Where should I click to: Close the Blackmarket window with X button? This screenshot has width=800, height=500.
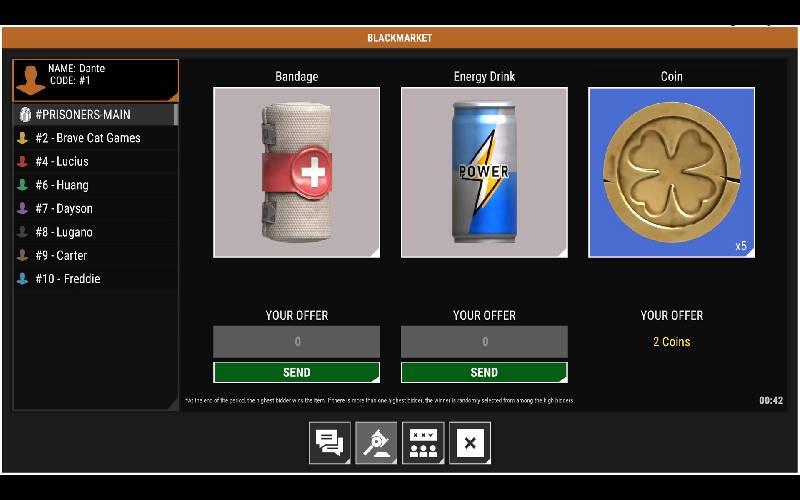click(x=470, y=443)
